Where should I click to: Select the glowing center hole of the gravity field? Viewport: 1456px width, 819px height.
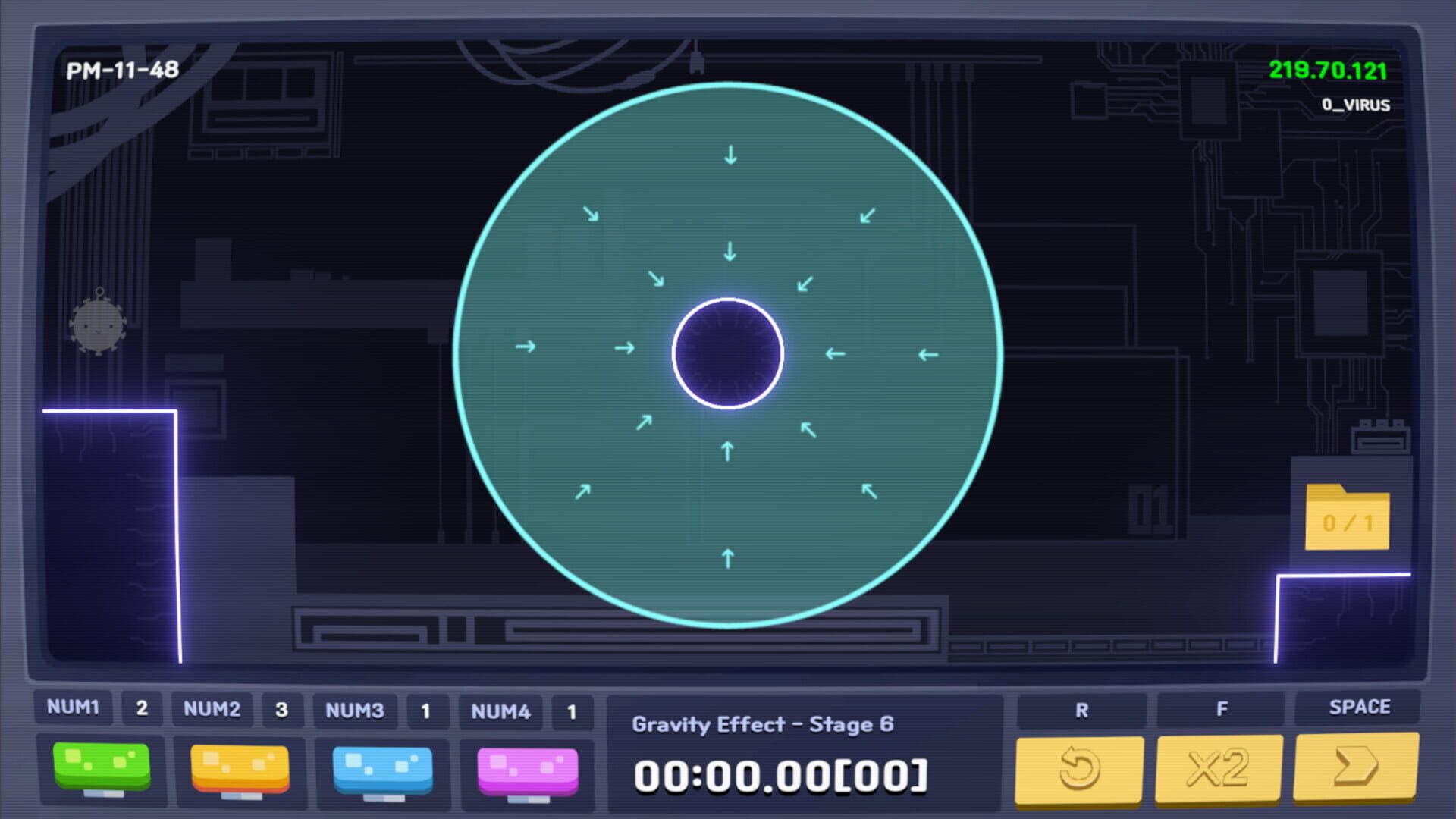(728, 353)
